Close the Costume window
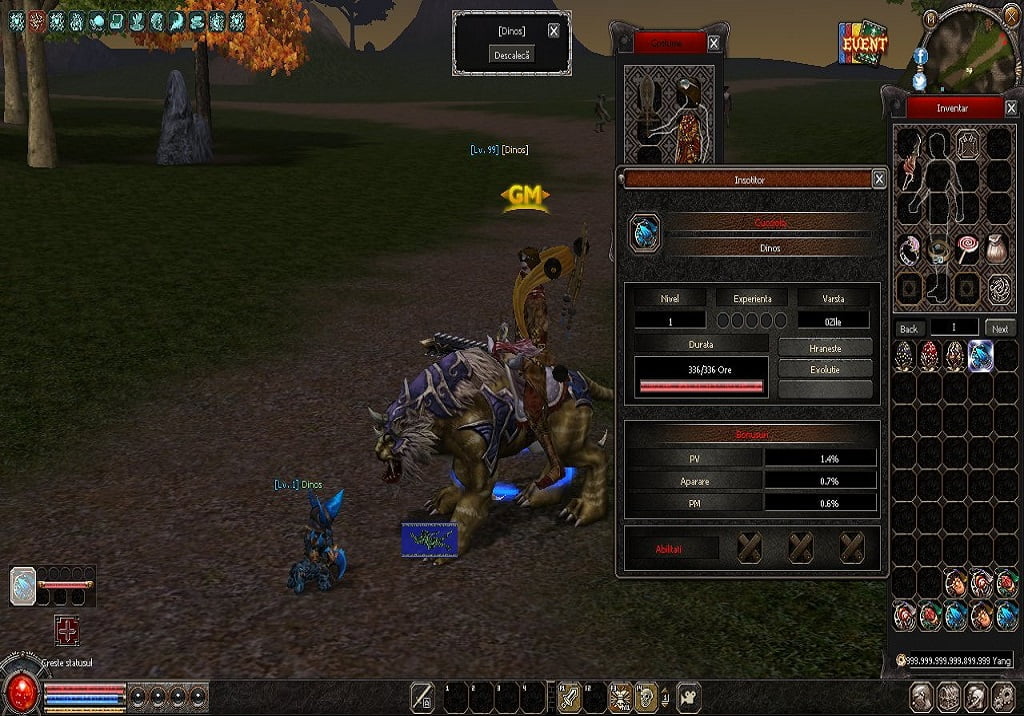The height and width of the screenshot is (716, 1024). pyautogui.click(x=713, y=43)
